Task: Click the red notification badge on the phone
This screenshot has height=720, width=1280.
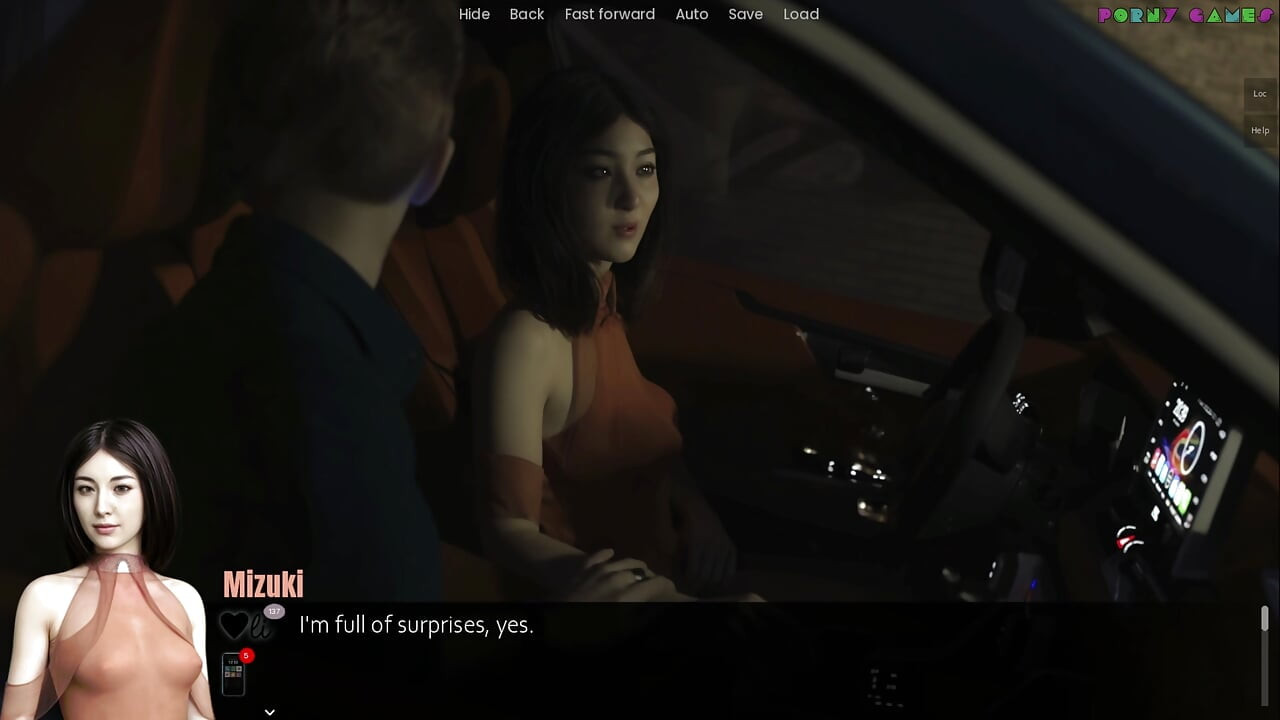Action: [x=244, y=655]
